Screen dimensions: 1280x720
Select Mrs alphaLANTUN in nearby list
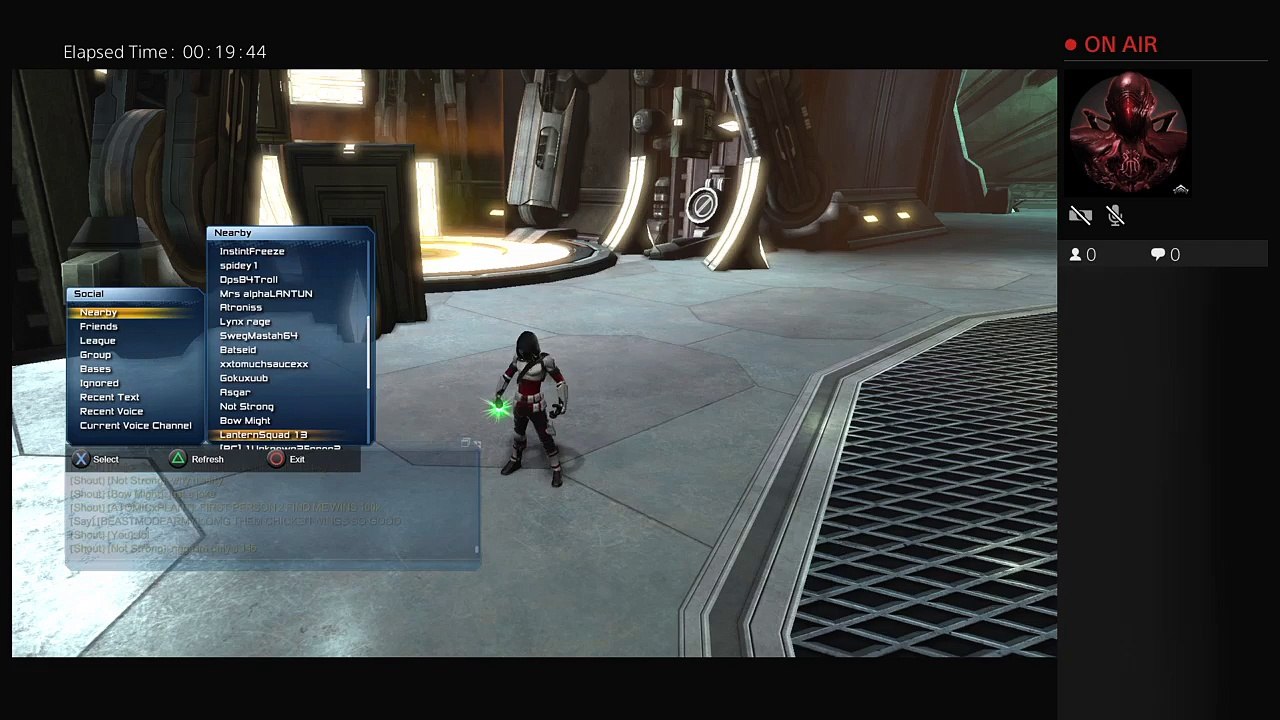click(x=266, y=294)
